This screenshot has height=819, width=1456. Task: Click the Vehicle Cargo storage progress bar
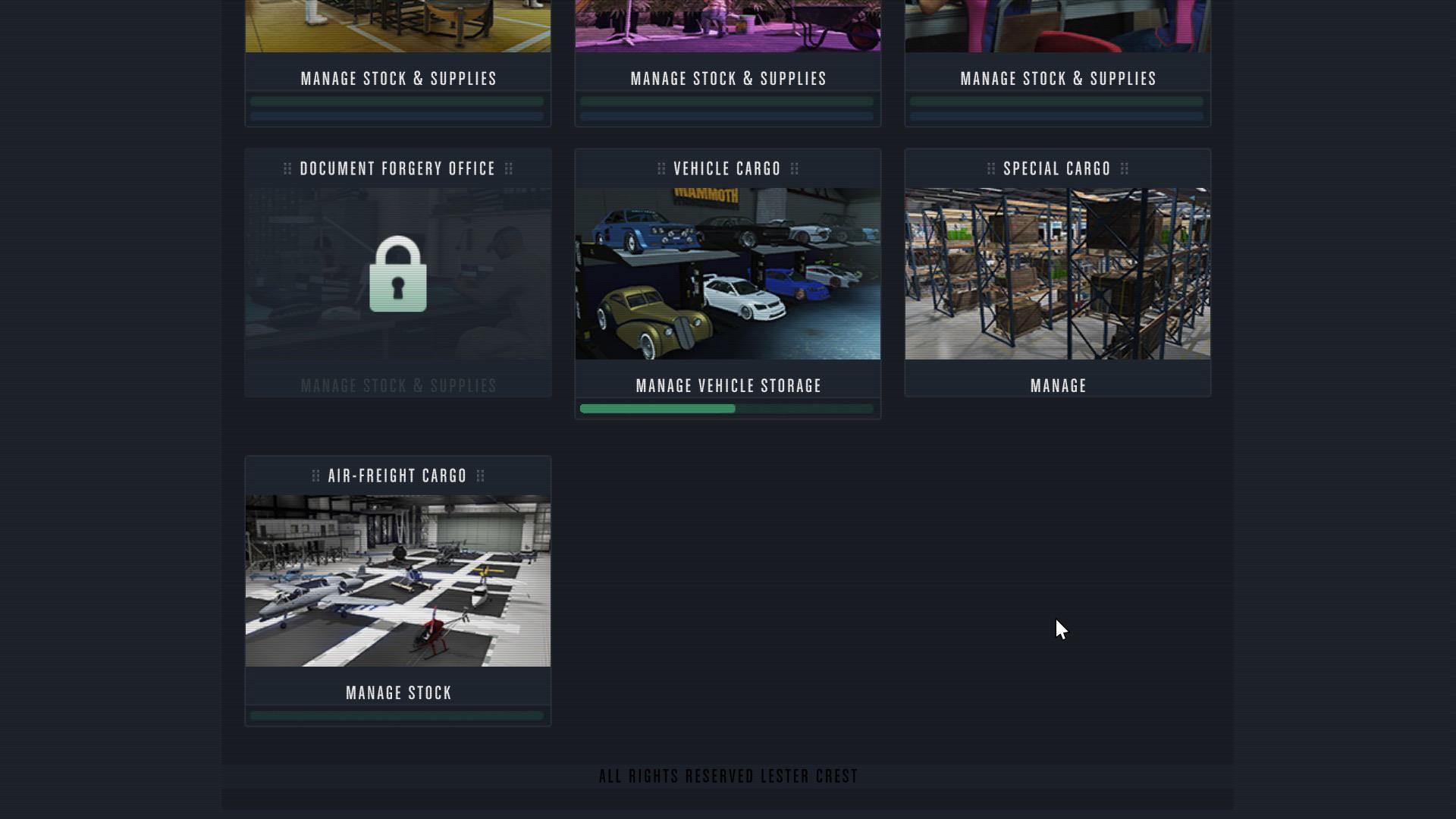point(727,409)
